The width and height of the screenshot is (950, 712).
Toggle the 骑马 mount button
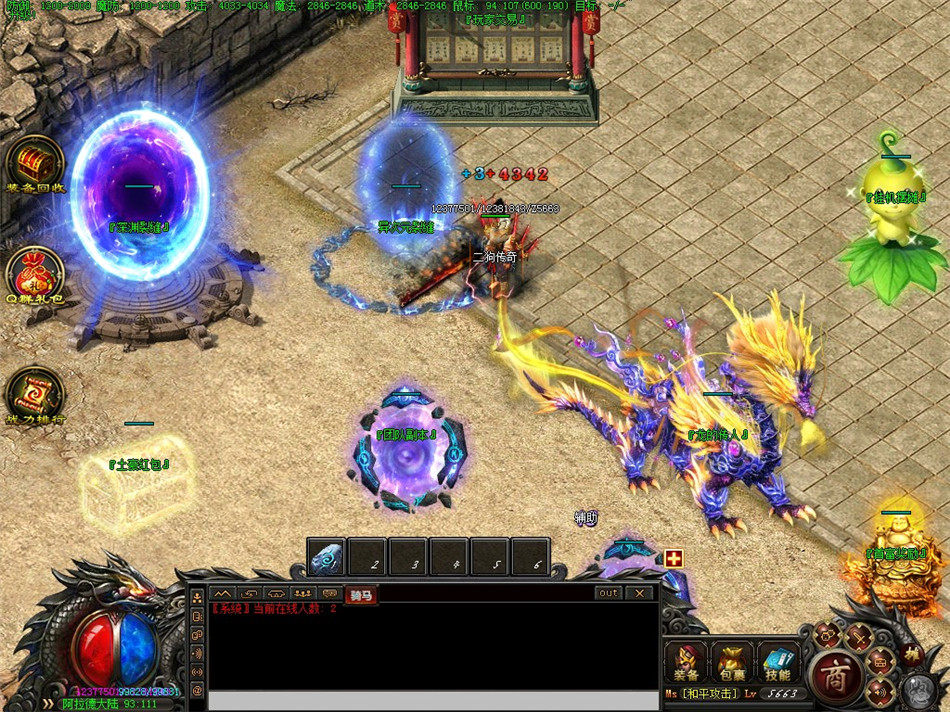(x=361, y=595)
